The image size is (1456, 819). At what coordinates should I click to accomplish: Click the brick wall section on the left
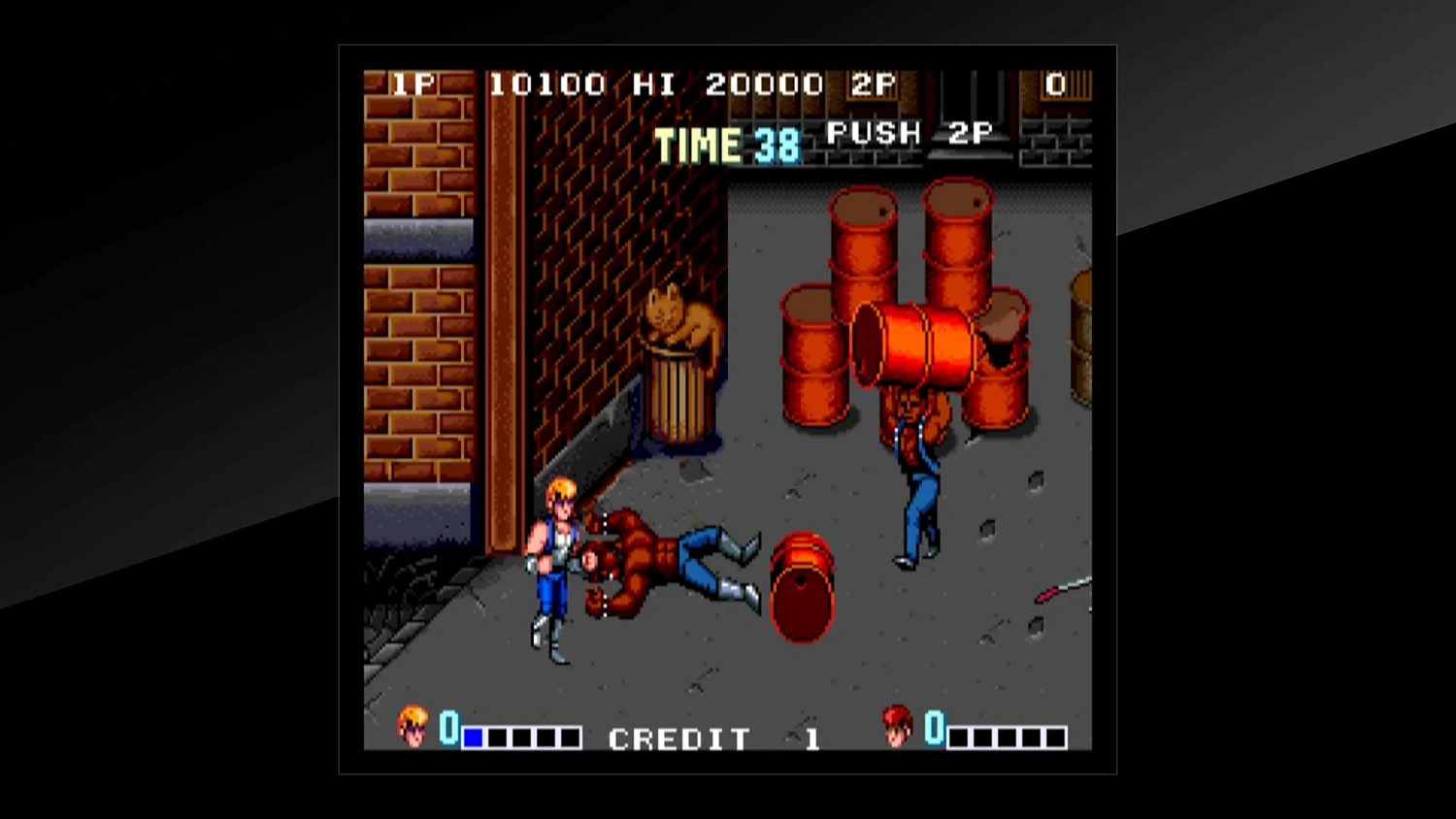417,291
